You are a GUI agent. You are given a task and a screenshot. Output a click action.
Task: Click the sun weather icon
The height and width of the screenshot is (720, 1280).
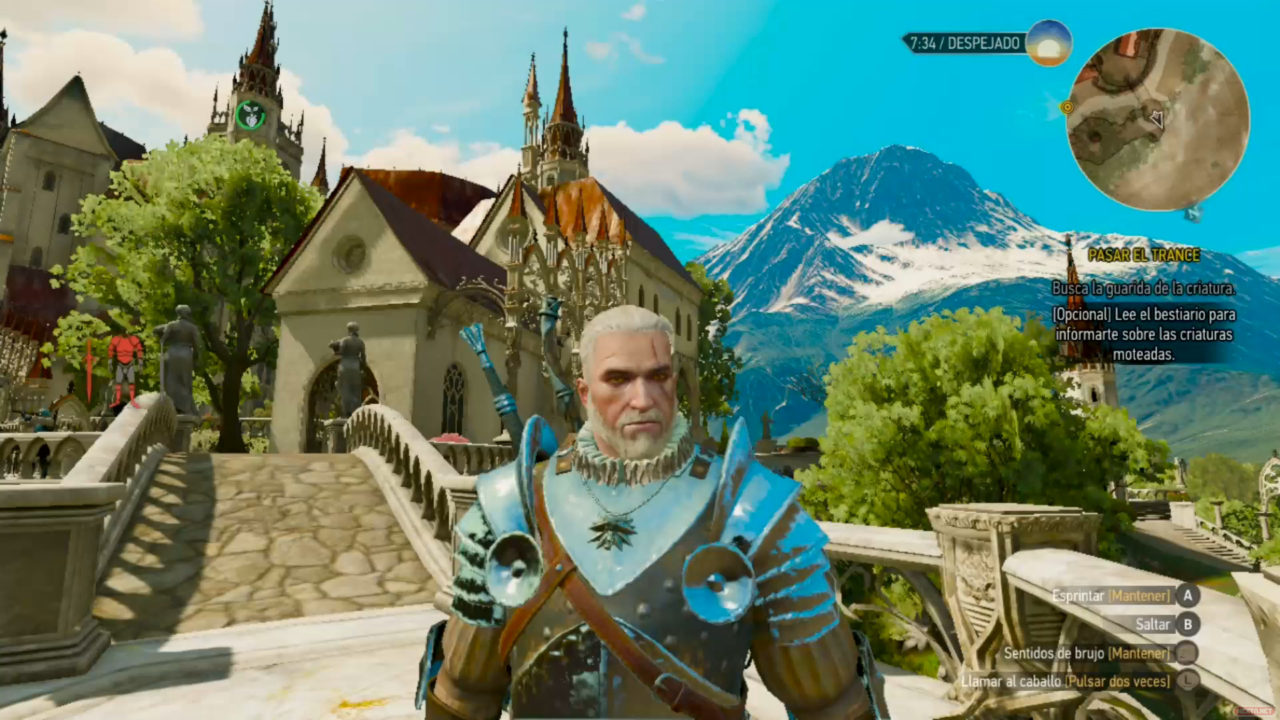[x=1048, y=43]
